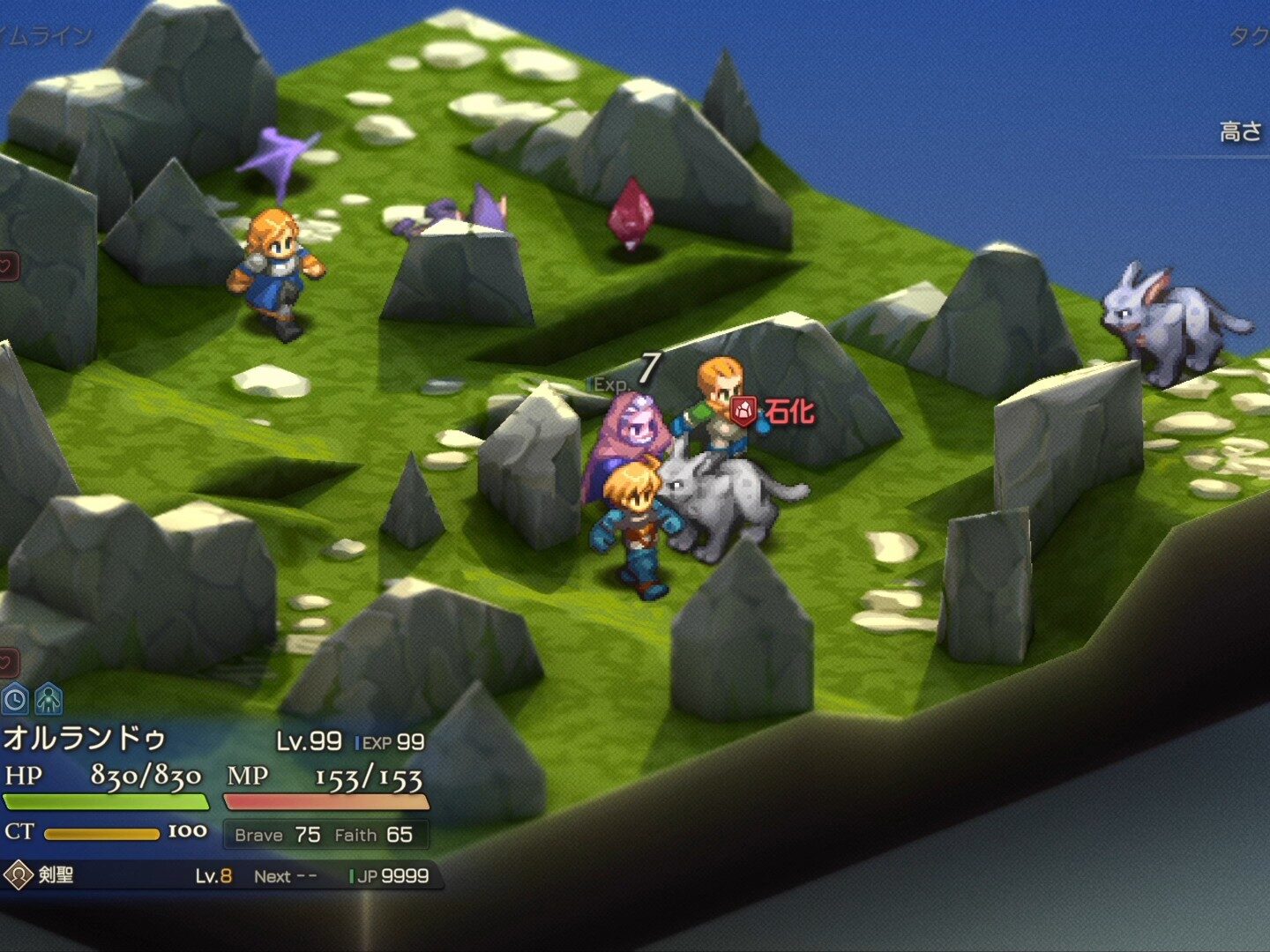
Task: Click the 剣聖 job emblem icon
Action: click(18, 875)
